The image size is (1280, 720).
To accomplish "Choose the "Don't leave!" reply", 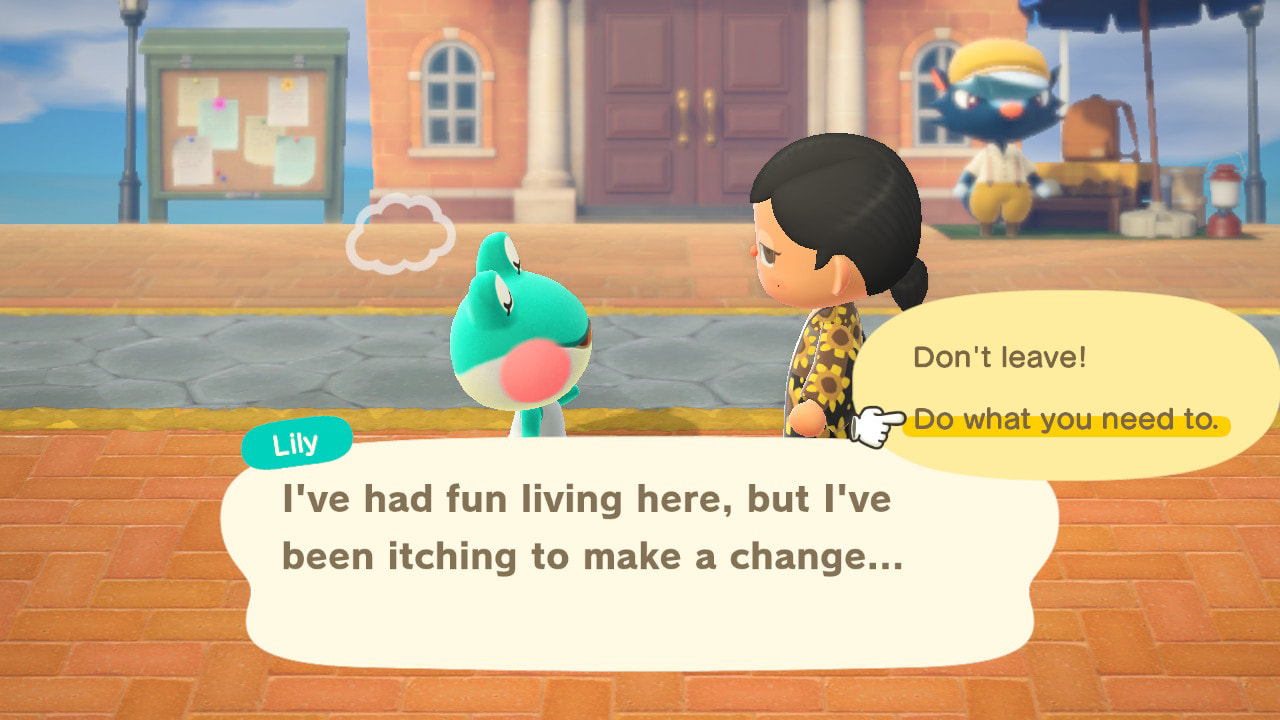I will 999,358.
